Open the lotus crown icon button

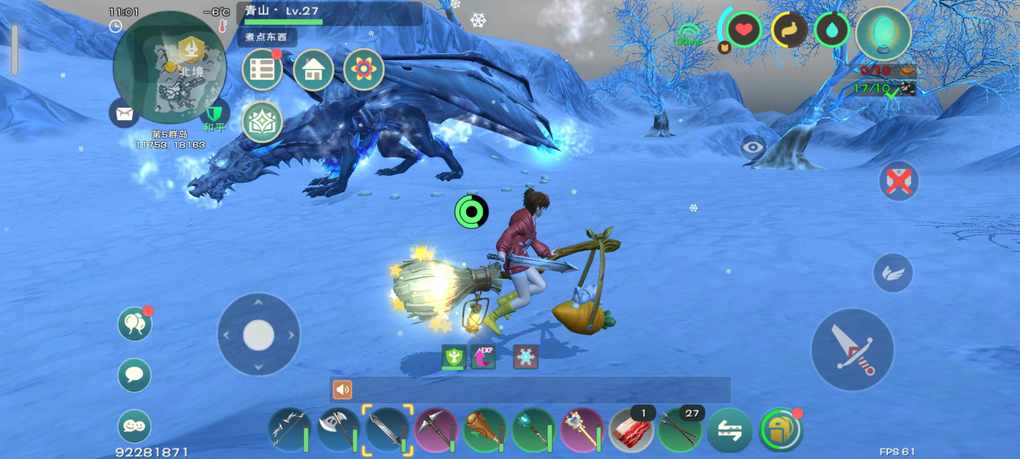[x=262, y=122]
